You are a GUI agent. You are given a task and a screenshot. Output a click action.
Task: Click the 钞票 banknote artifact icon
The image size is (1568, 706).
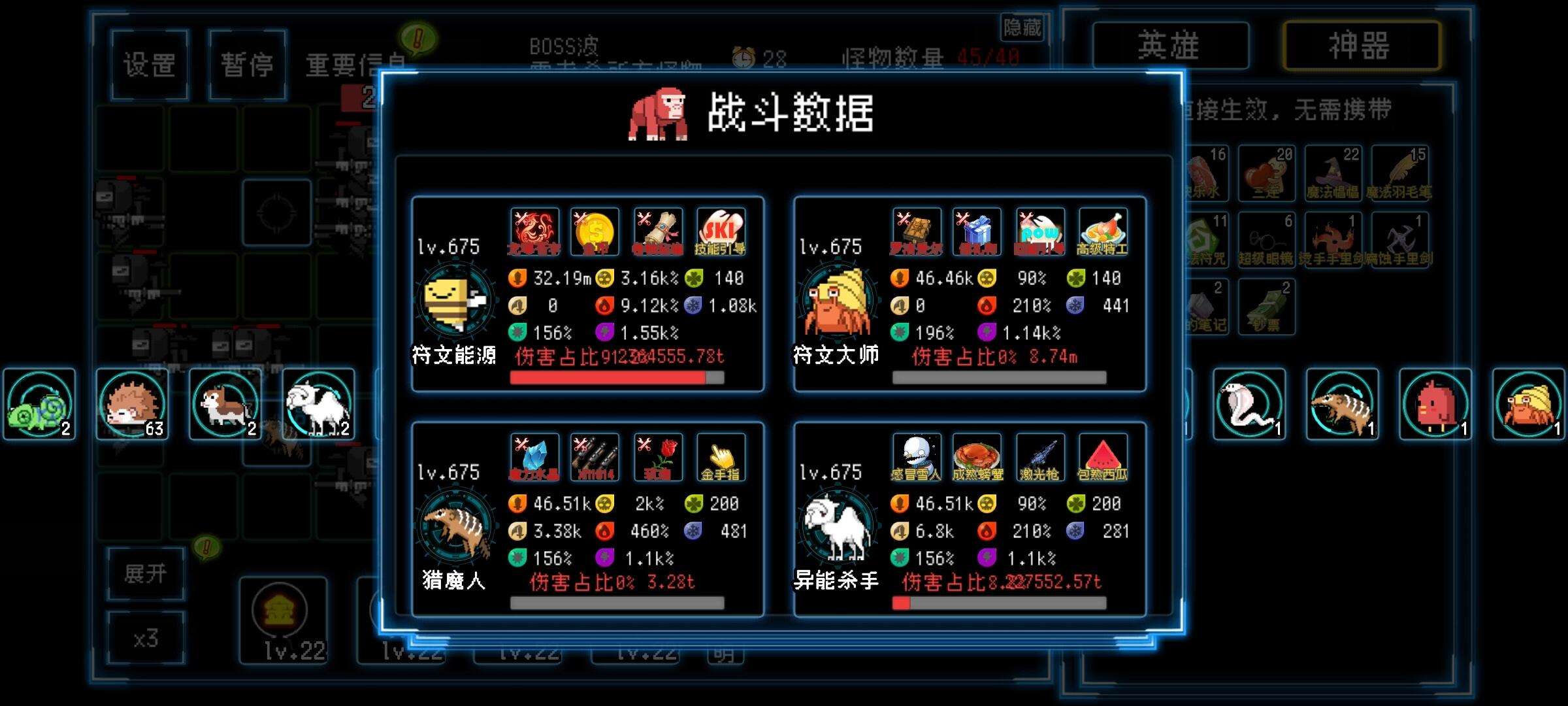(1269, 304)
